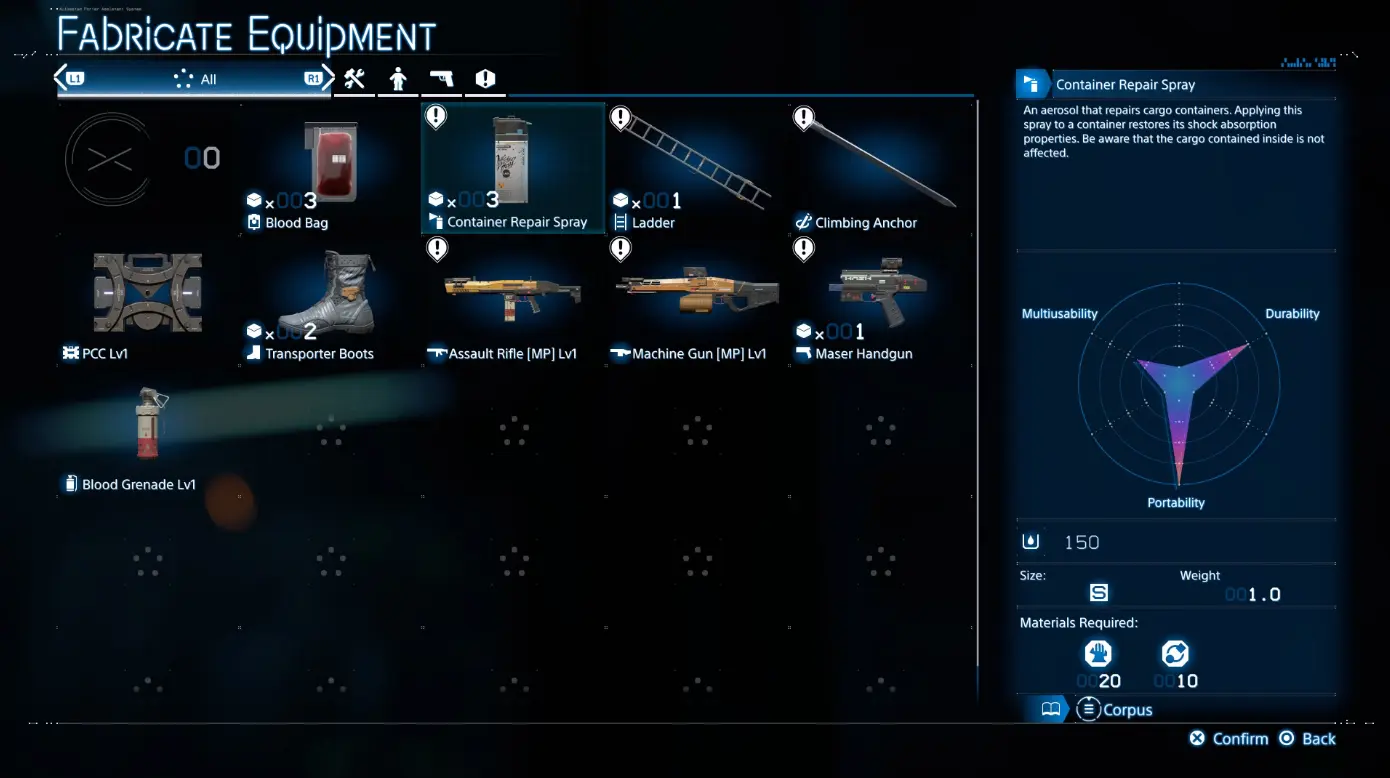Select the Maser Handgun item
The image size is (1390, 778).
pos(880,299)
